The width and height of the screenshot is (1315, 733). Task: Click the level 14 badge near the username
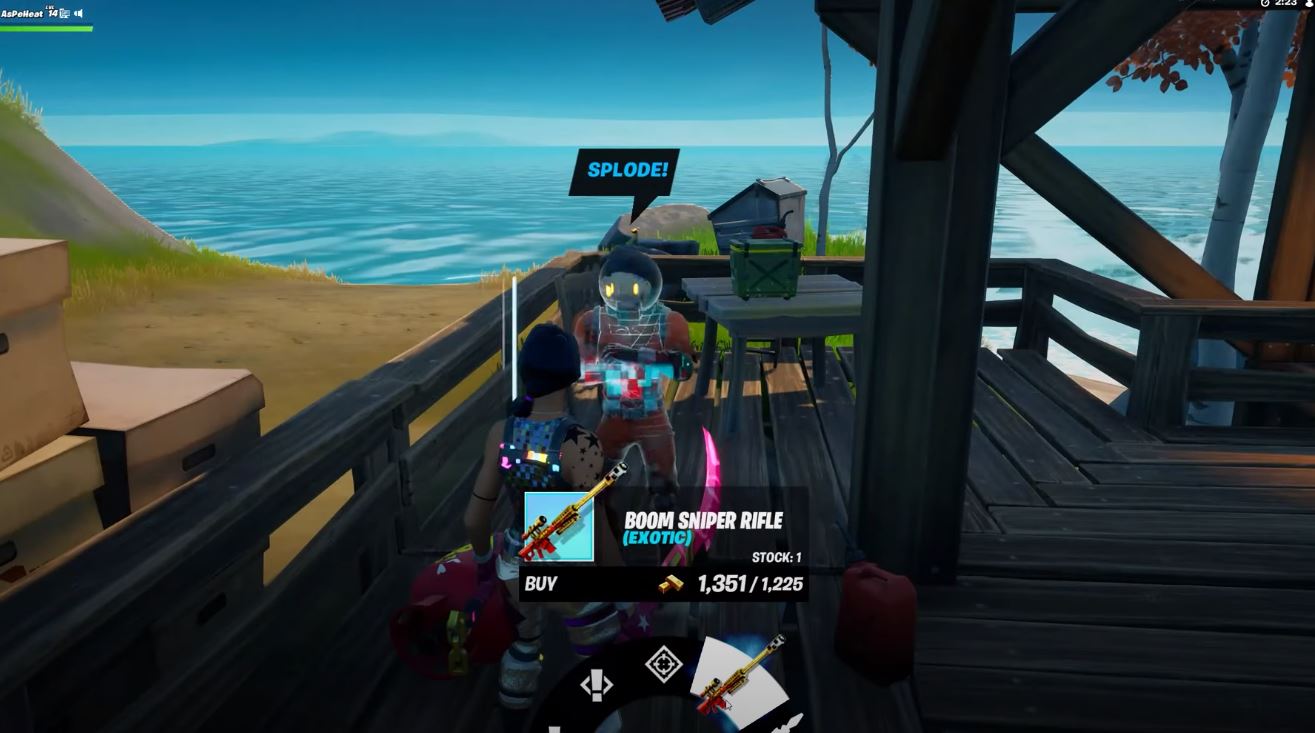[52, 12]
